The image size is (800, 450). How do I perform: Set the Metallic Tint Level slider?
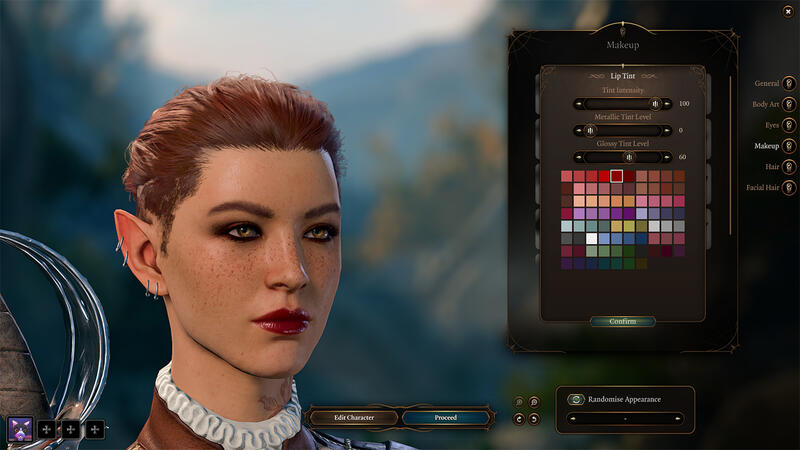(622, 130)
